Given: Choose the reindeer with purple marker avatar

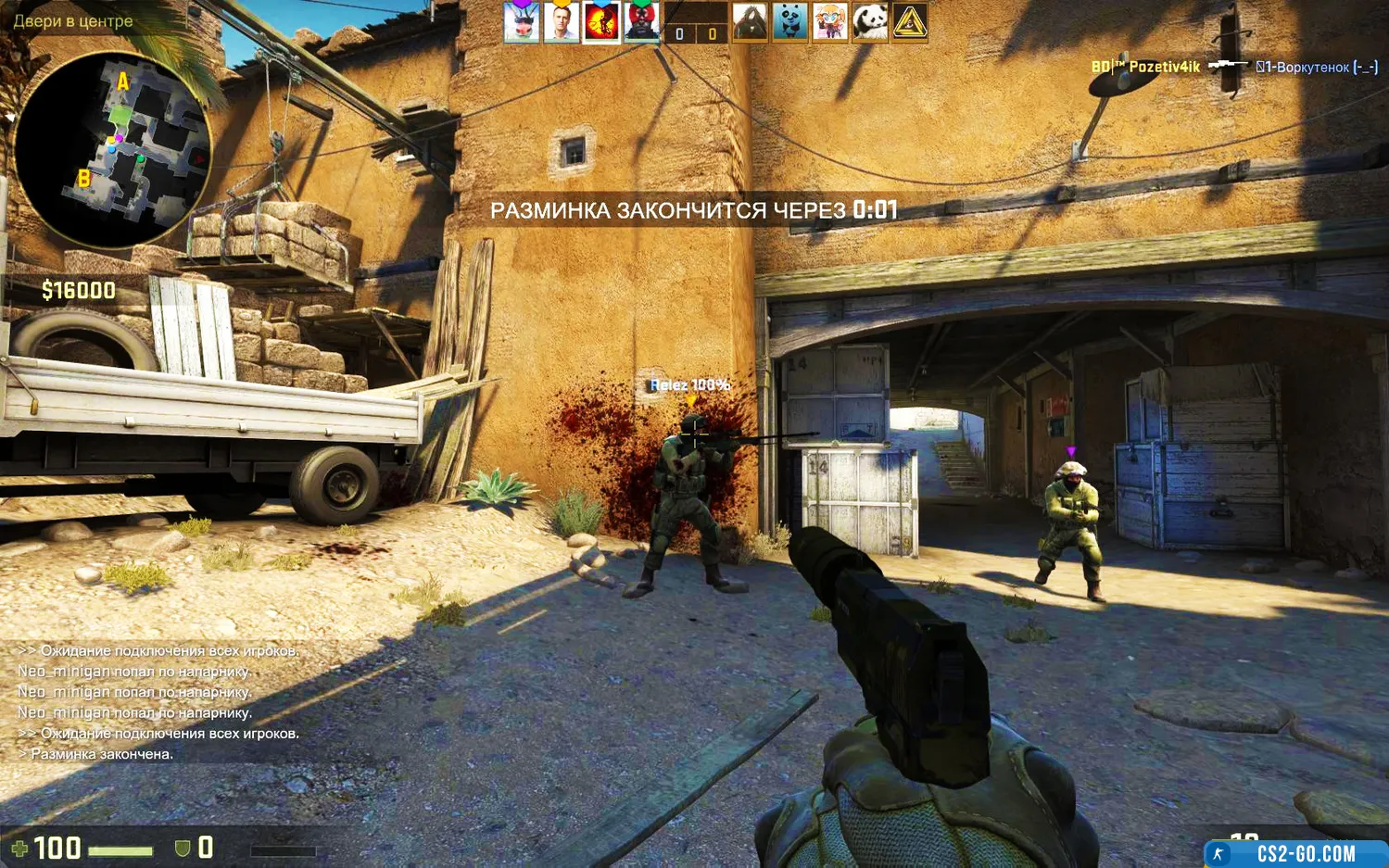Looking at the screenshot, I should click(522, 22).
